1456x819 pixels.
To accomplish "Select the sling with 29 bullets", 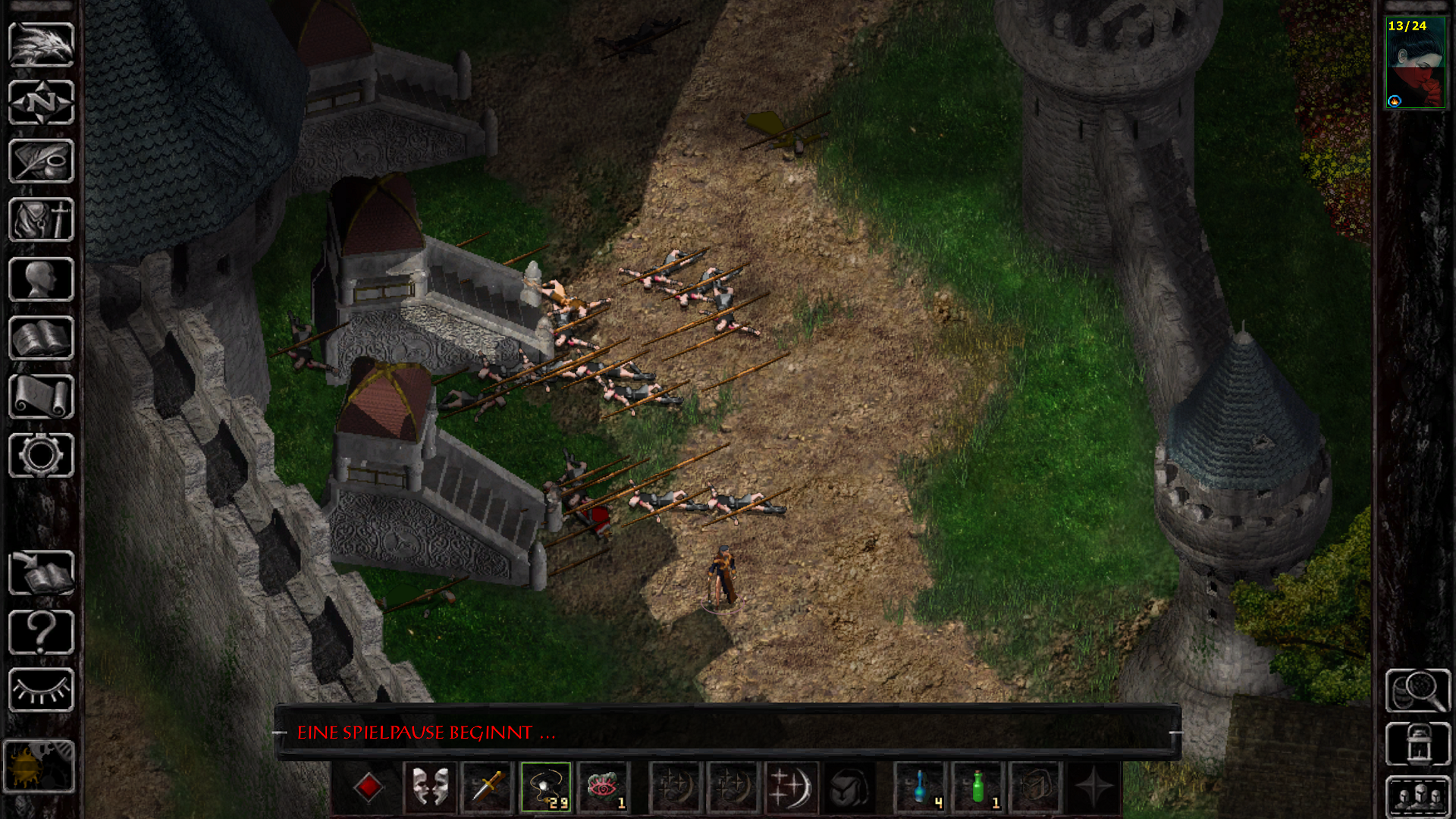I will (546, 787).
